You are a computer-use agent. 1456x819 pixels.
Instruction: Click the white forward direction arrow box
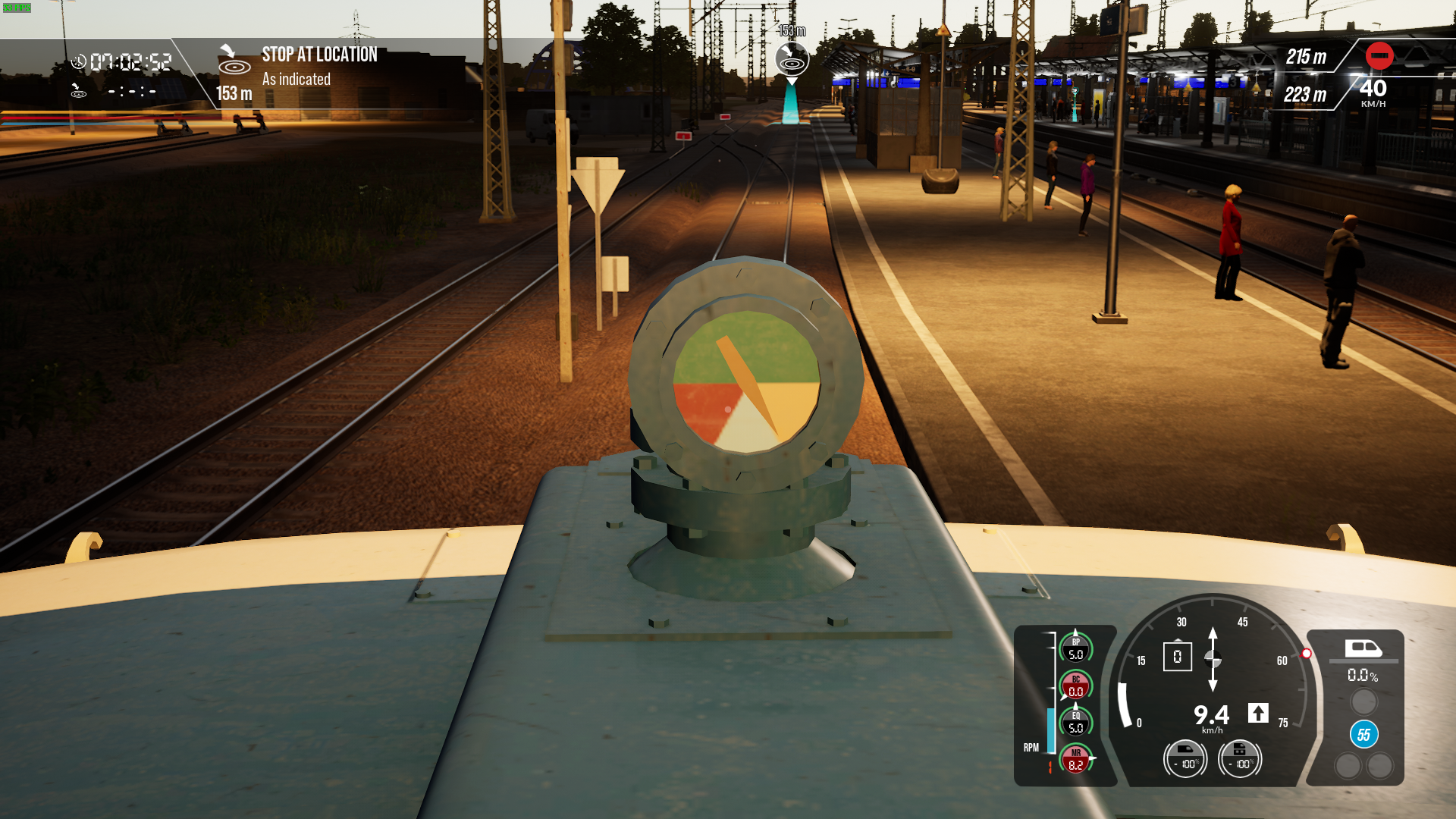pyautogui.click(x=1258, y=713)
